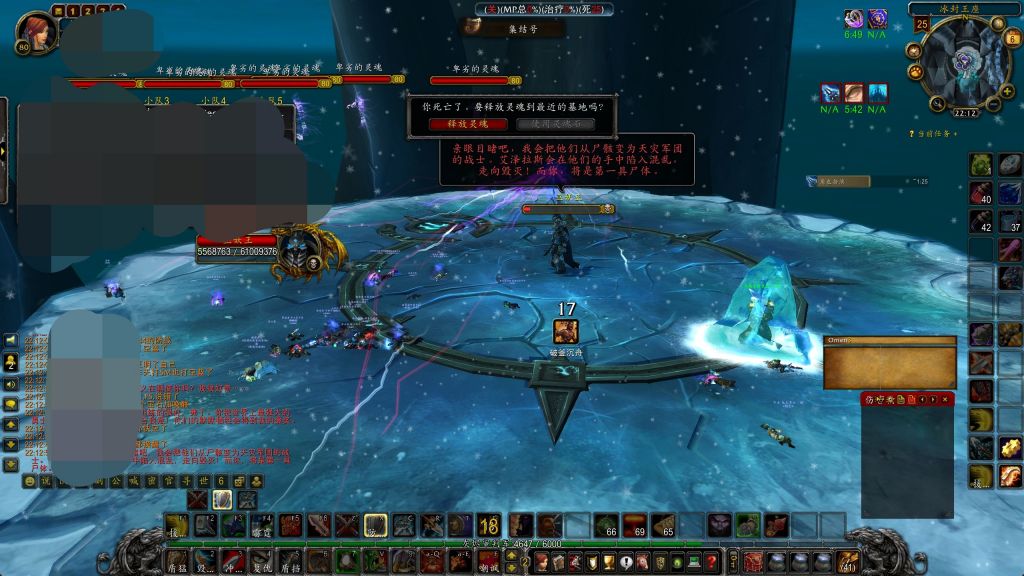Activate the highlighted shield stance icon
This screenshot has height=576, width=1024.
point(222,498)
